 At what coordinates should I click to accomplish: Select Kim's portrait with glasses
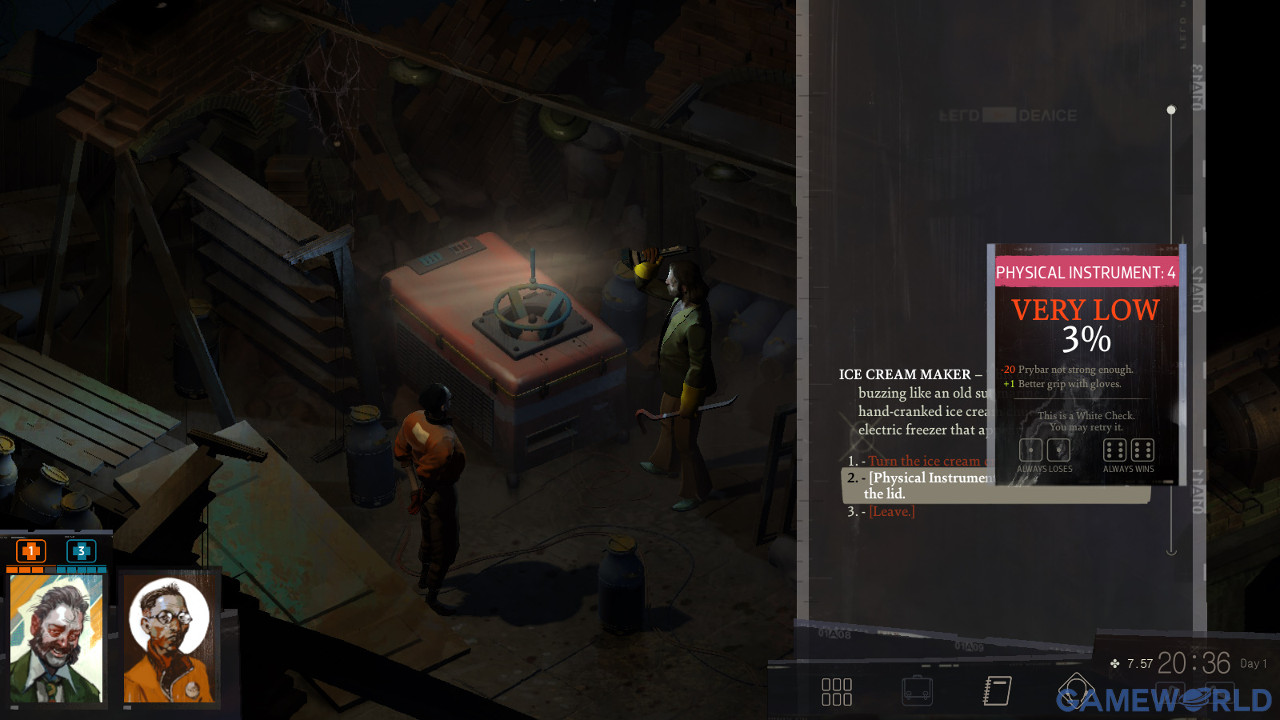[x=169, y=638]
